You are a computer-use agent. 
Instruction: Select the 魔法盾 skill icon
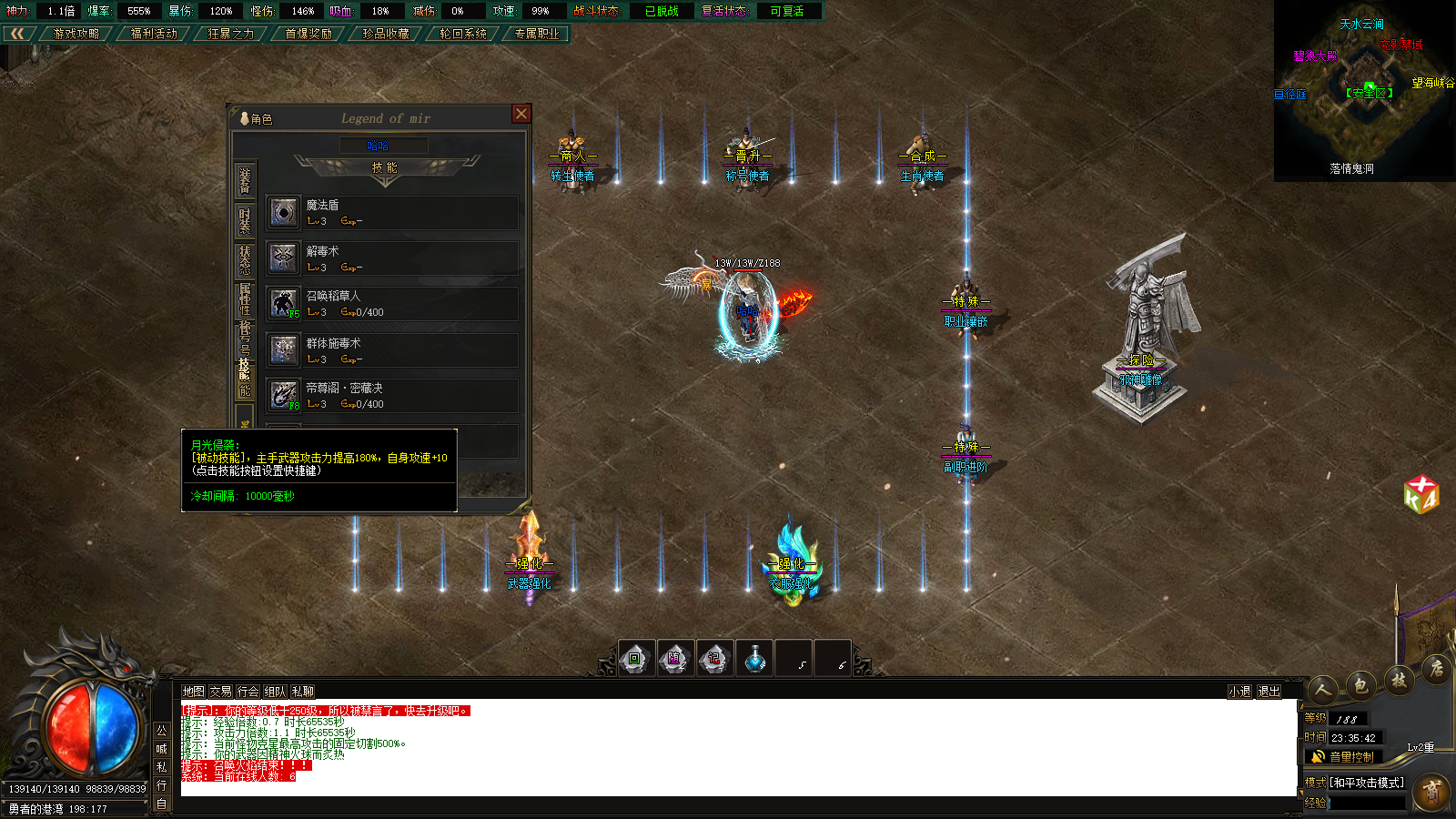tap(284, 213)
